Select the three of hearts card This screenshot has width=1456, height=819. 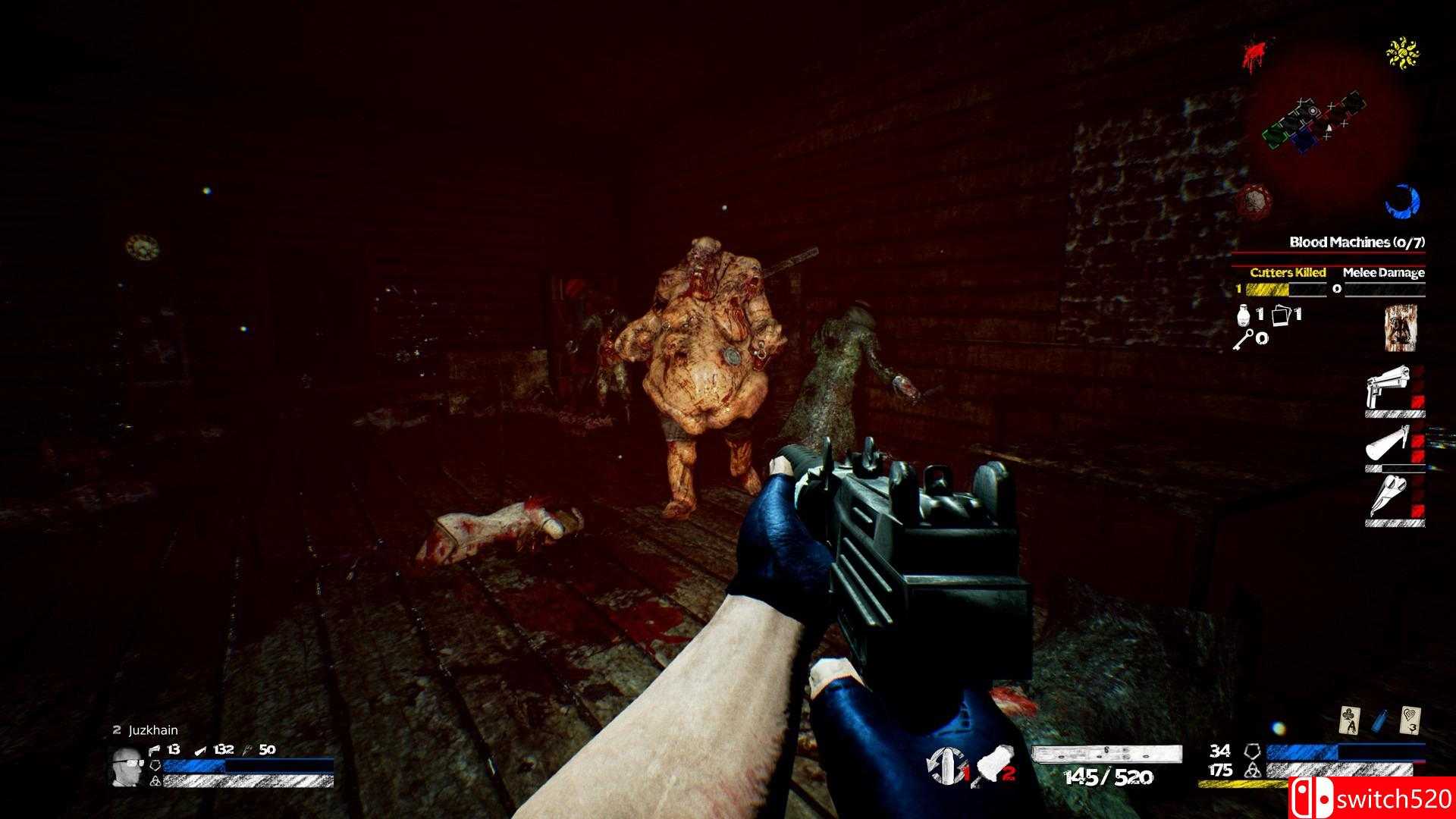click(x=1409, y=720)
